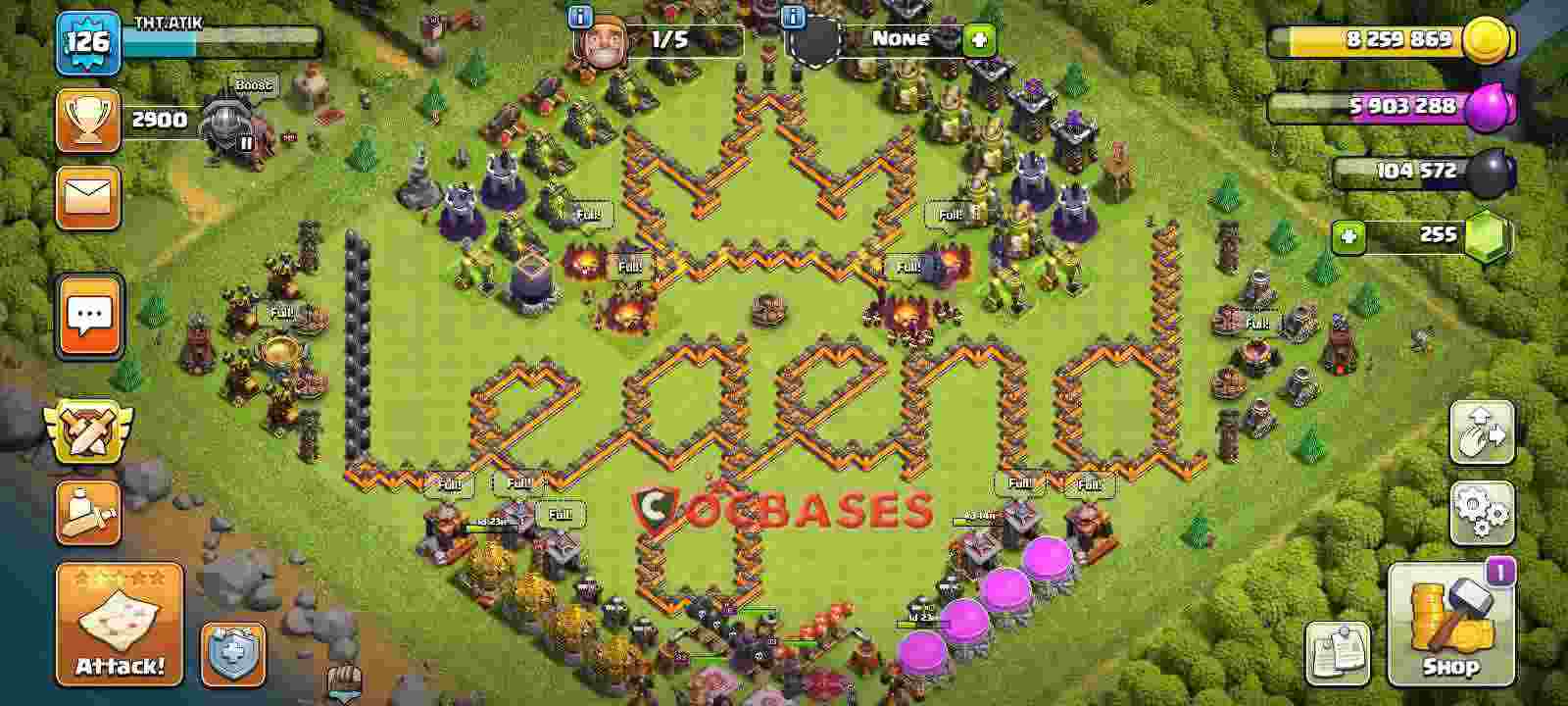This screenshot has height=706, width=1568.
Task: Open the game settings gears
Action: [1483, 510]
